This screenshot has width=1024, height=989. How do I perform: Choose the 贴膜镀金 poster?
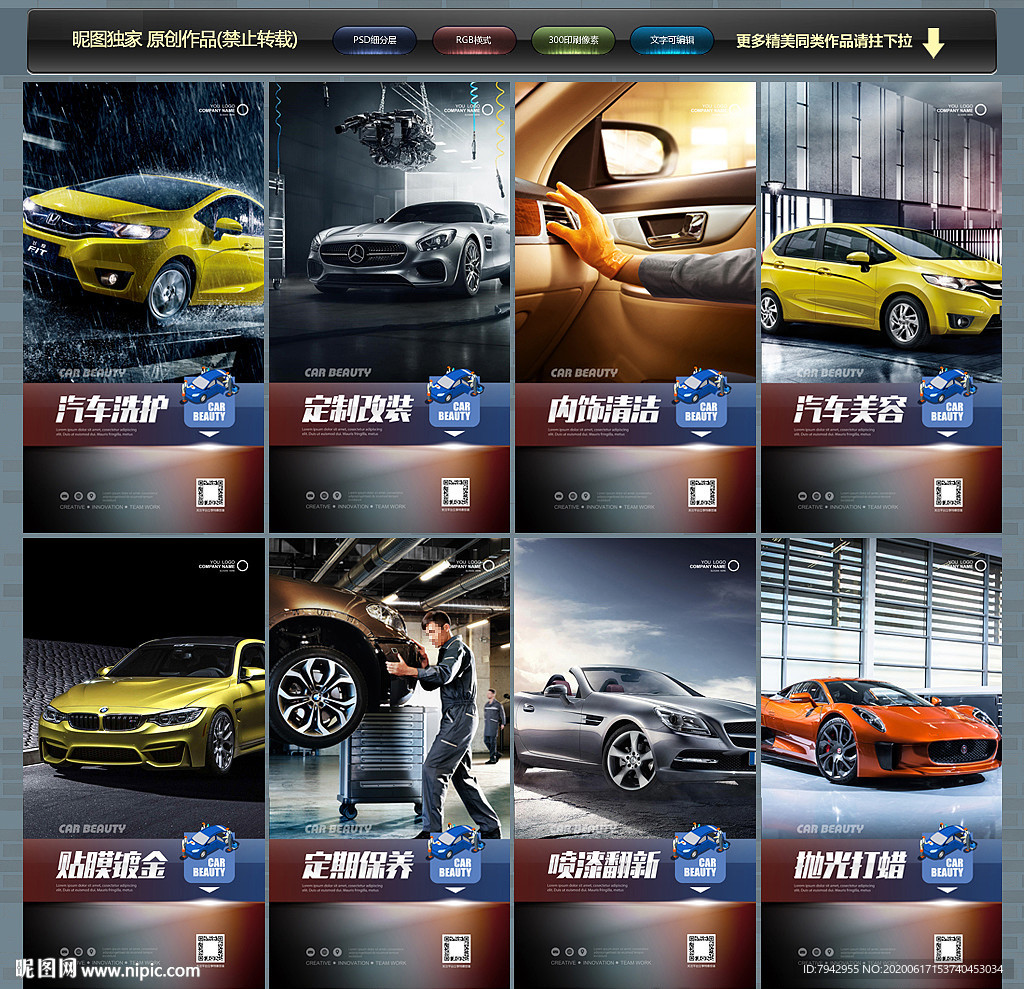[x=144, y=762]
